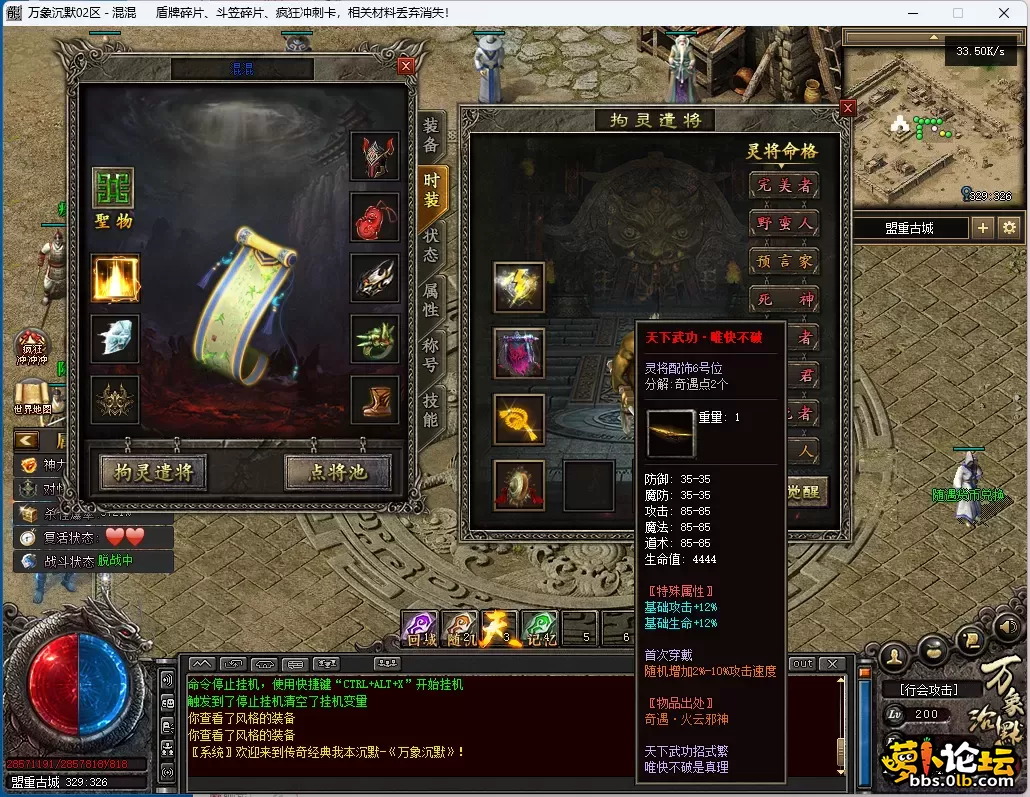Select the 预言家 destiny option
The width and height of the screenshot is (1030, 797).
[x=784, y=261]
